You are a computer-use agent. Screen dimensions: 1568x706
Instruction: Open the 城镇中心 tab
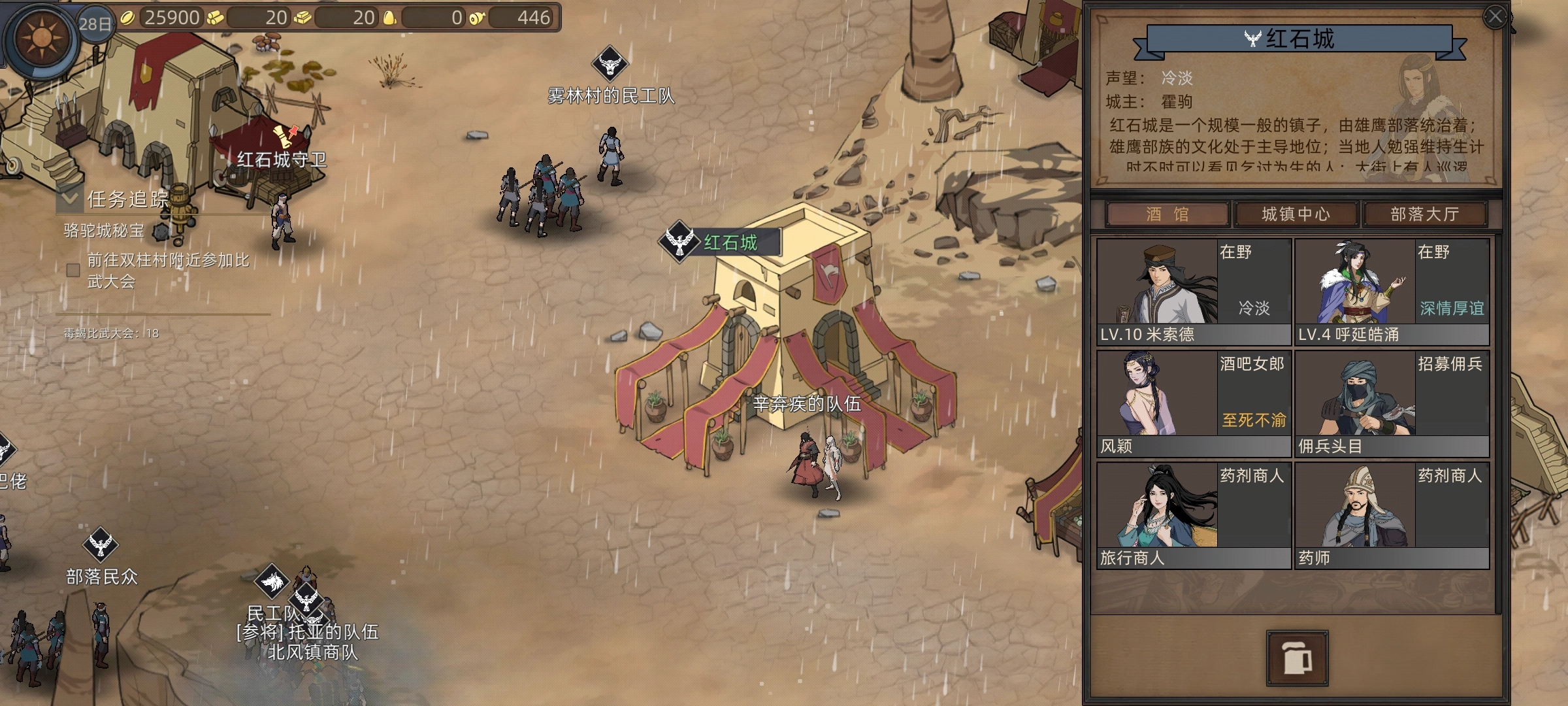point(1295,214)
